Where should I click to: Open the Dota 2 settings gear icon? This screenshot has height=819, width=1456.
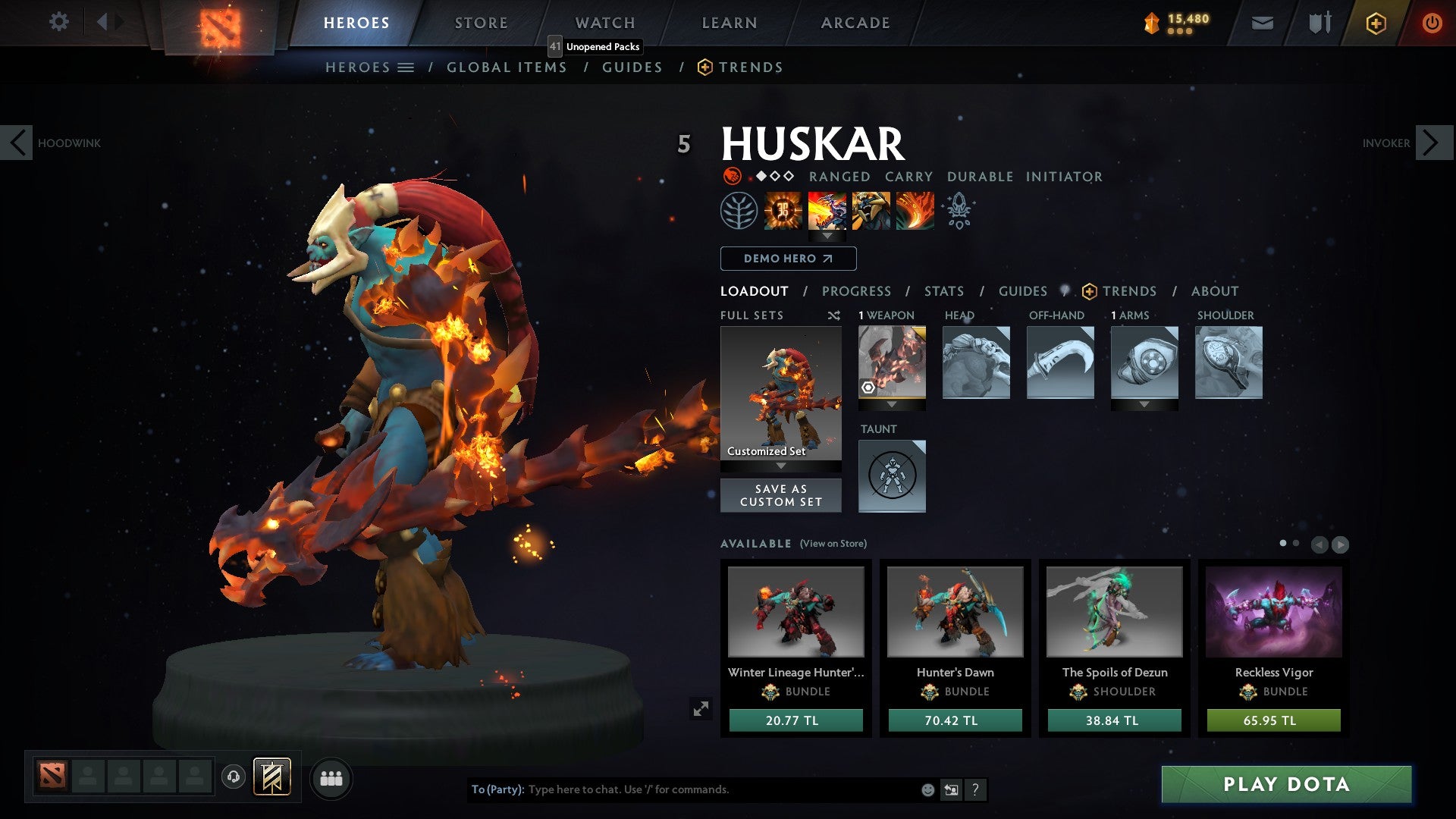click(x=59, y=22)
